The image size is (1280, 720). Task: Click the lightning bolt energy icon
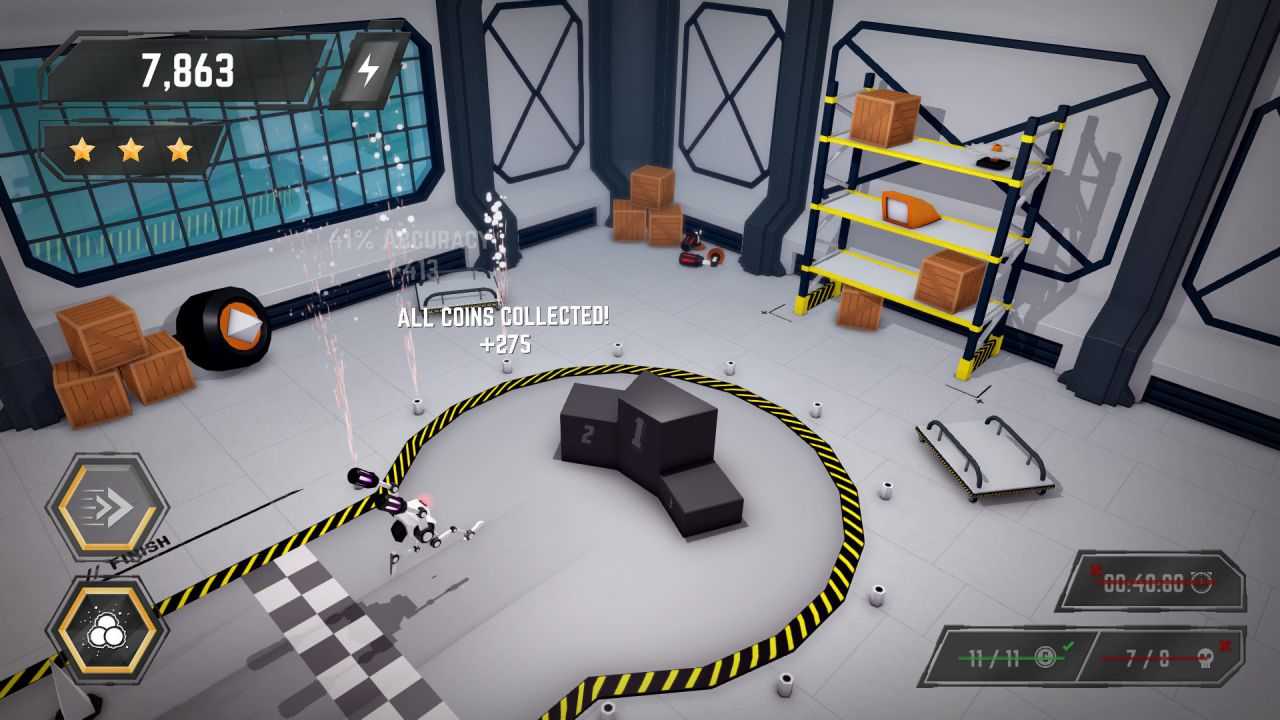[370, 71]
